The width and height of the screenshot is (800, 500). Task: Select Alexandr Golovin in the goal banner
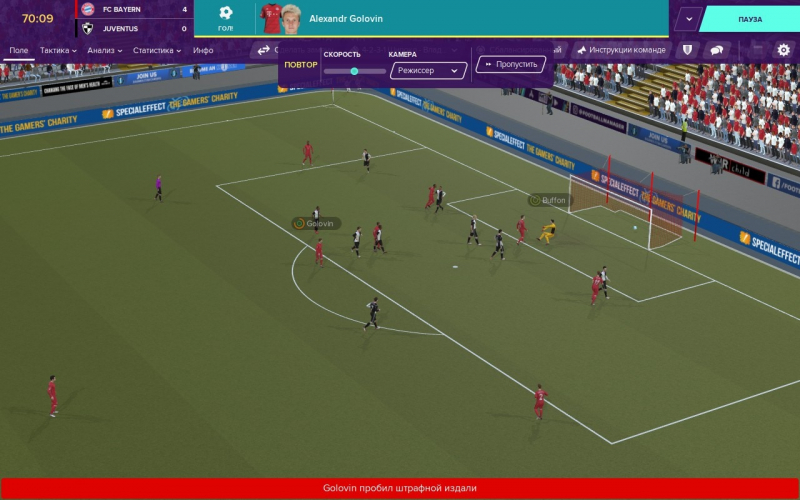pyautogui.click(x=345, y=19)
